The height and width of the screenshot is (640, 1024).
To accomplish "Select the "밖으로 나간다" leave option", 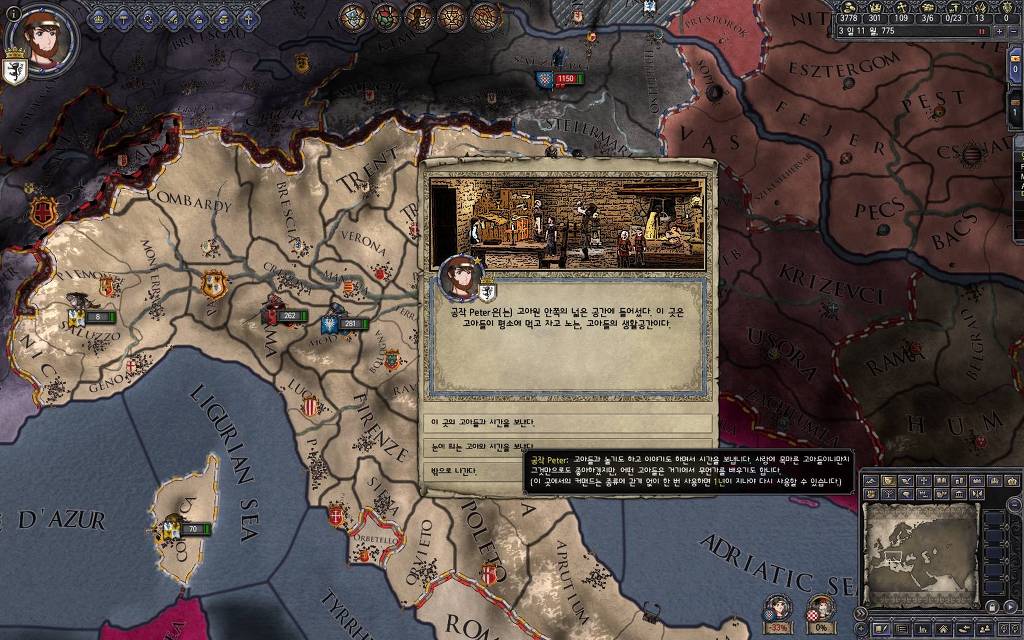I will 567,471.
